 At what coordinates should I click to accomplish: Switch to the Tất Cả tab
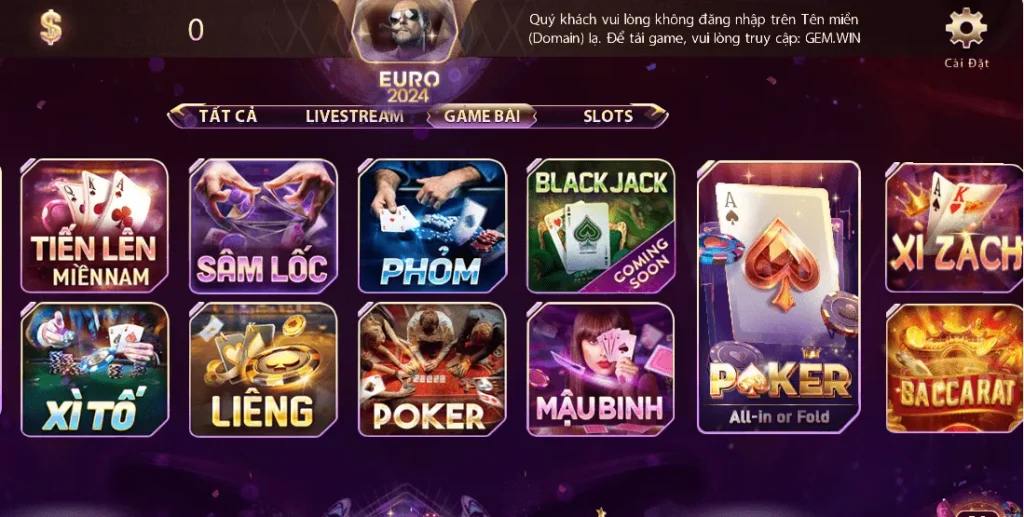(x=228, y=116)
